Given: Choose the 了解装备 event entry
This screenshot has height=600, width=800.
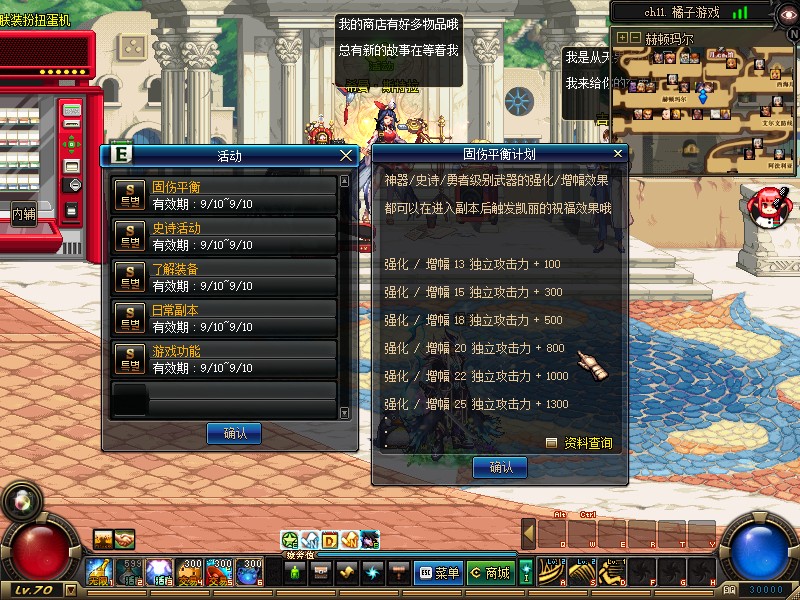Looking at the screenshot, I should (224, 277).
